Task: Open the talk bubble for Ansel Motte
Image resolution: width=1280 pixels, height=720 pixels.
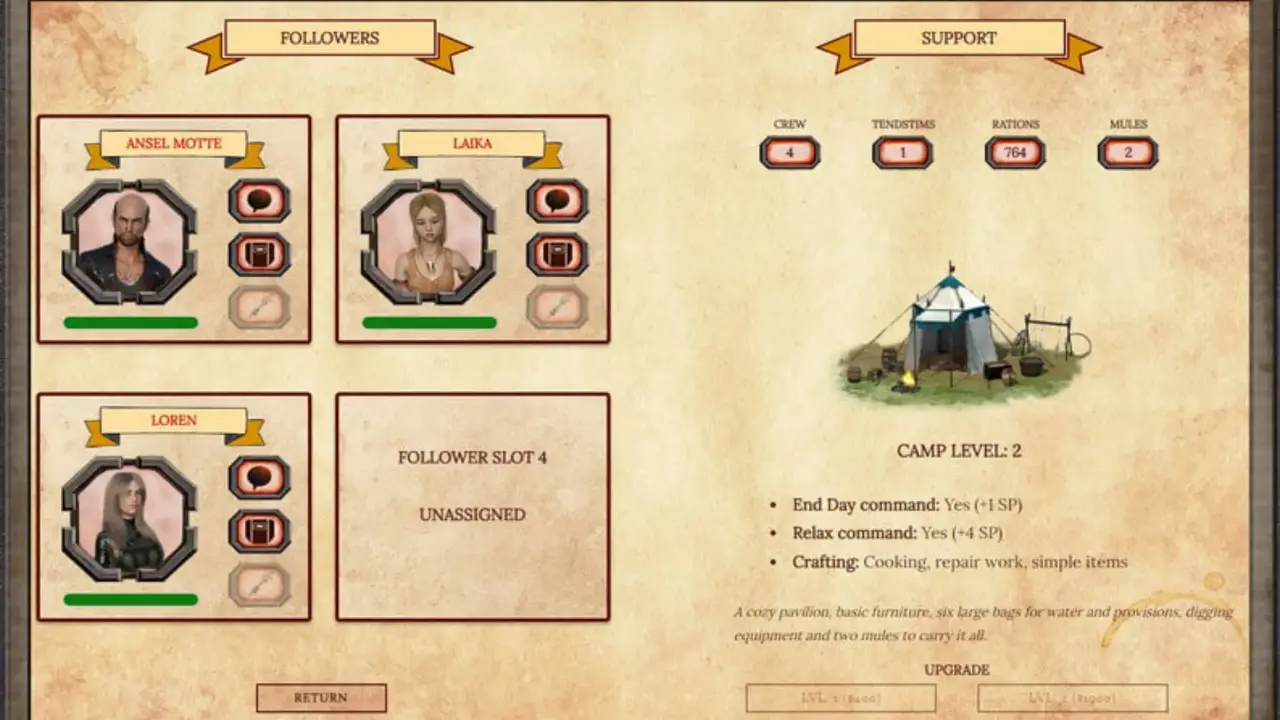Action: (259, 200)
